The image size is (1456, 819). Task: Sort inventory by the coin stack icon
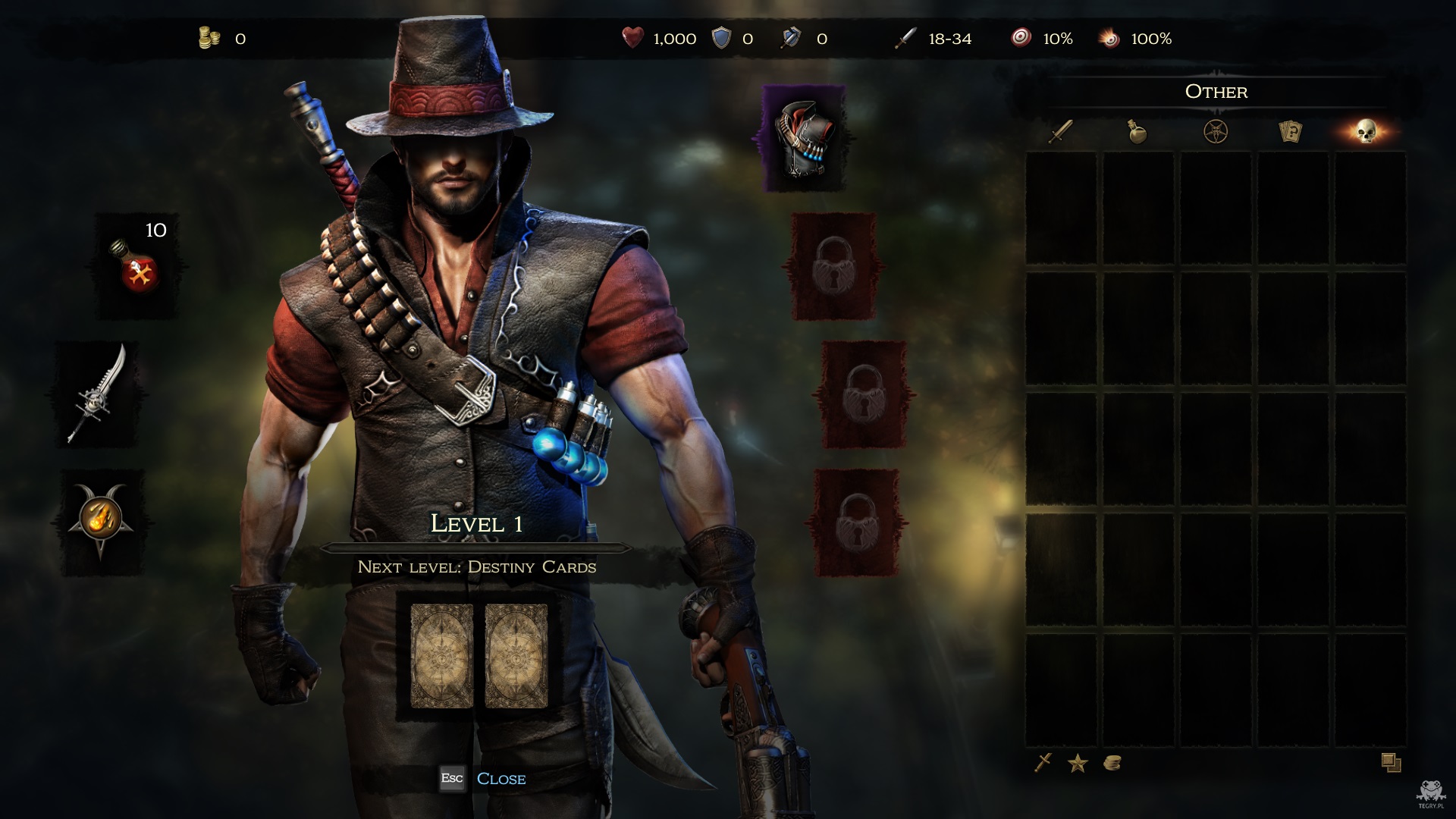[x=1112, y=763]
